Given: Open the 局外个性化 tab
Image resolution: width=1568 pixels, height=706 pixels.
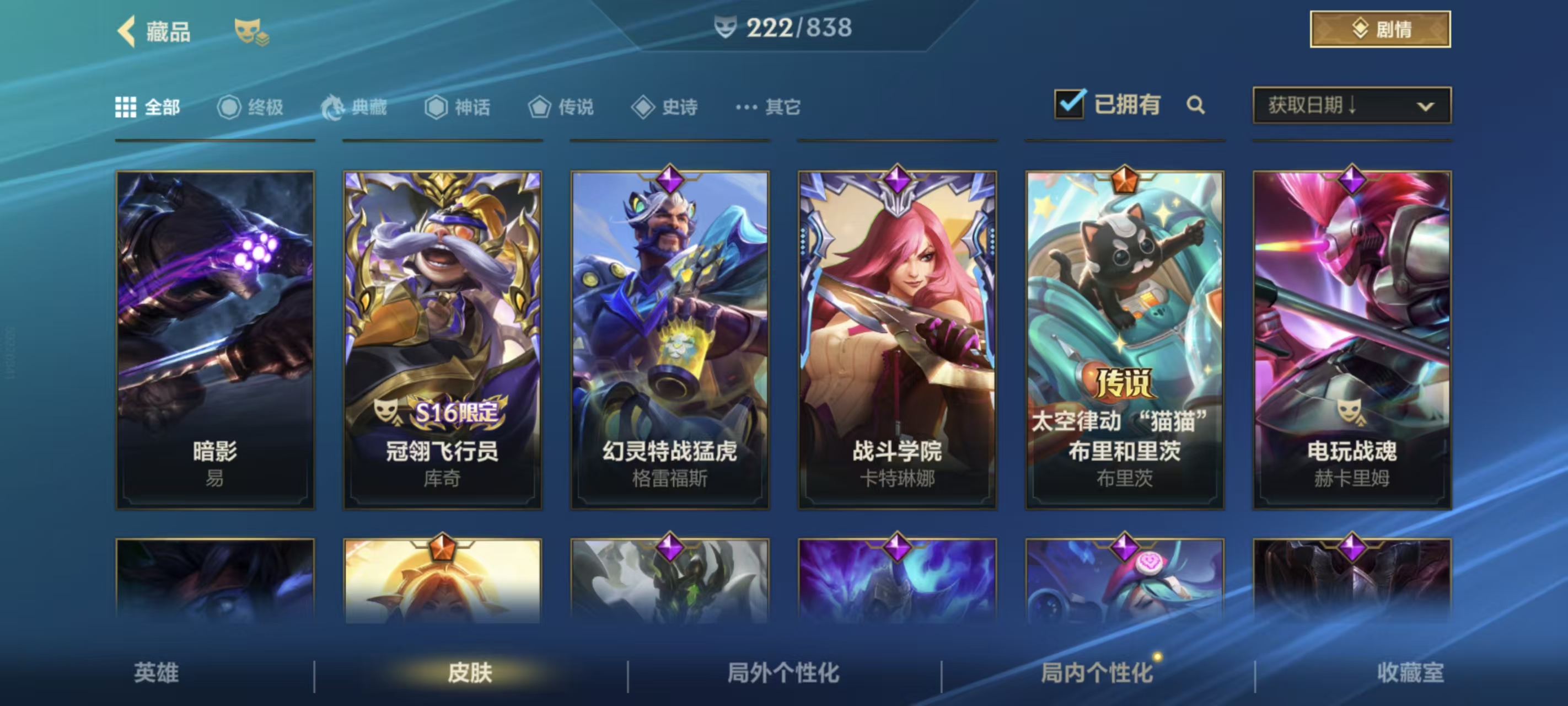Looking at the screenshot, I should point(783,672).
